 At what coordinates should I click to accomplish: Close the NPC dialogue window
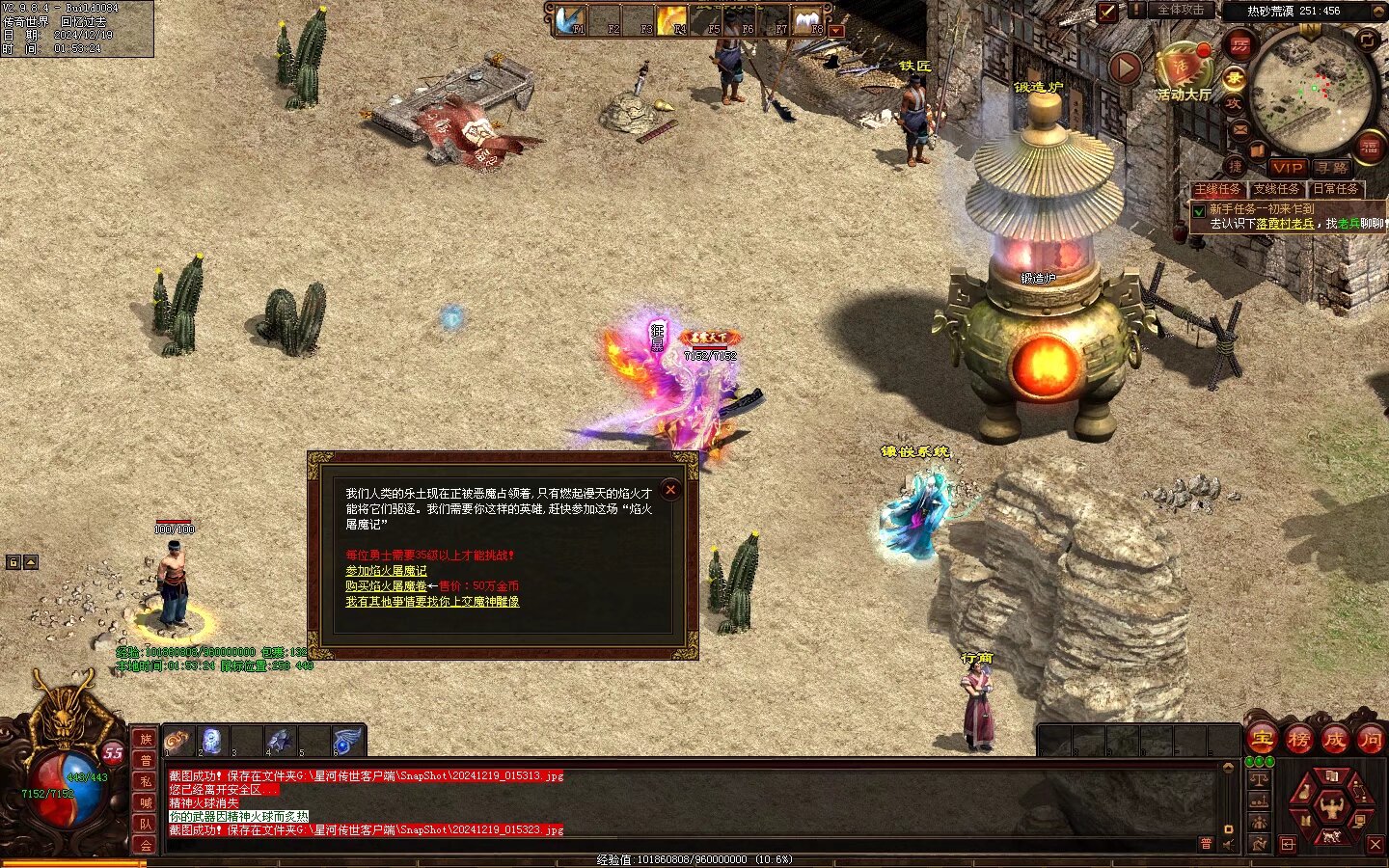point(670,490)
